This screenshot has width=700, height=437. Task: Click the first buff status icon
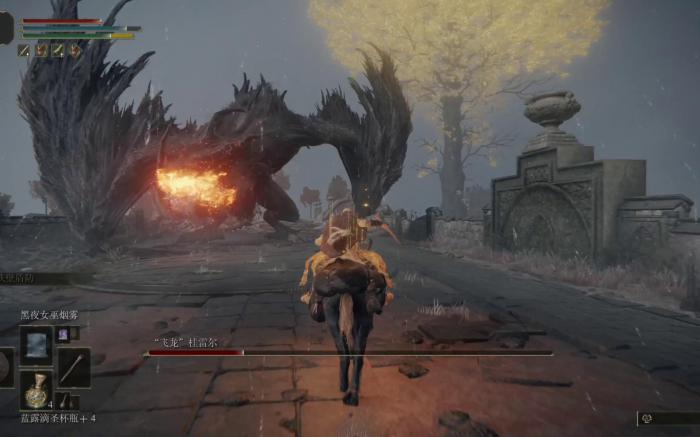click(24, 50)
